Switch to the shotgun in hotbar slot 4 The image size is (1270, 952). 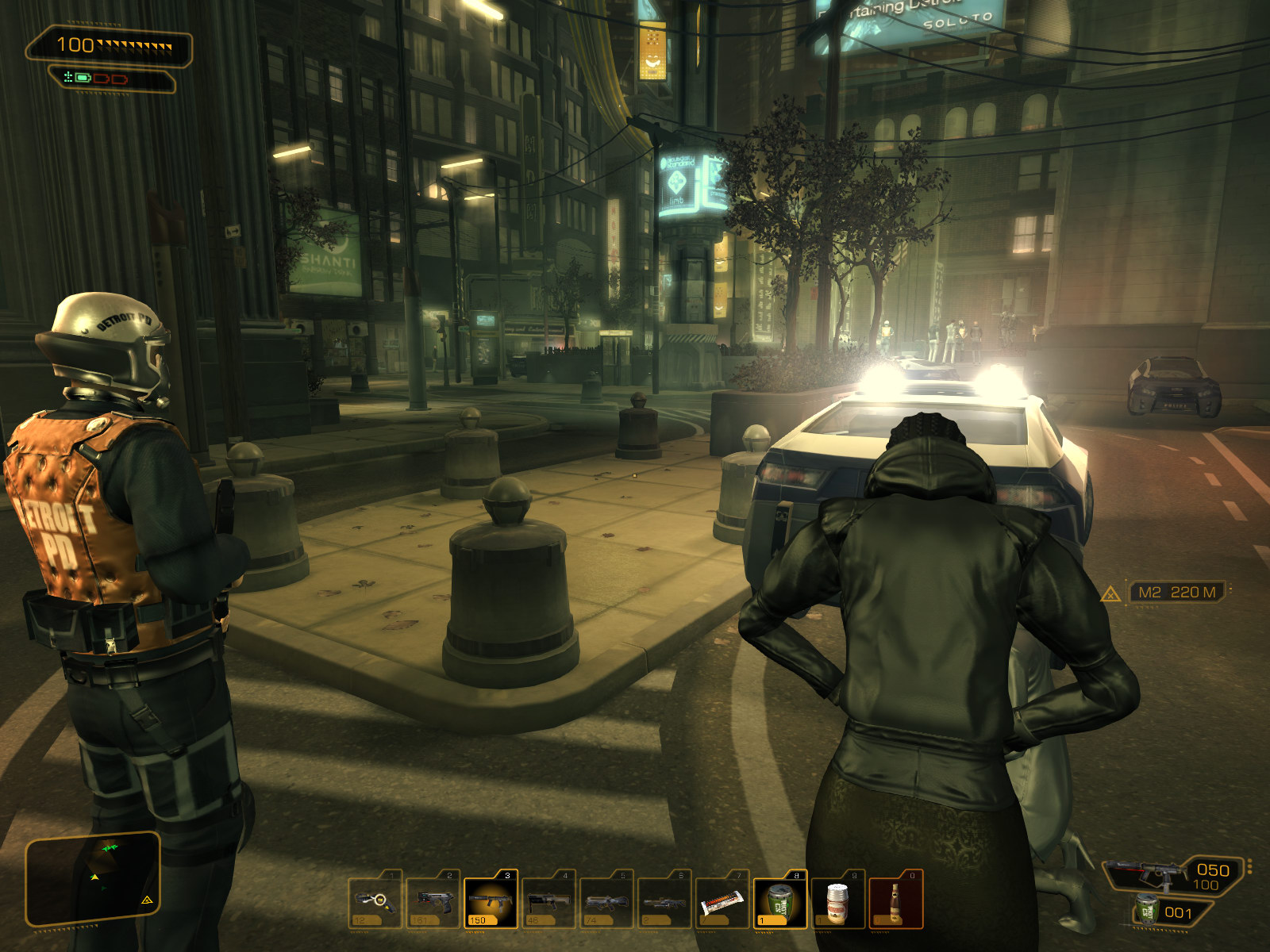(549, 901)
